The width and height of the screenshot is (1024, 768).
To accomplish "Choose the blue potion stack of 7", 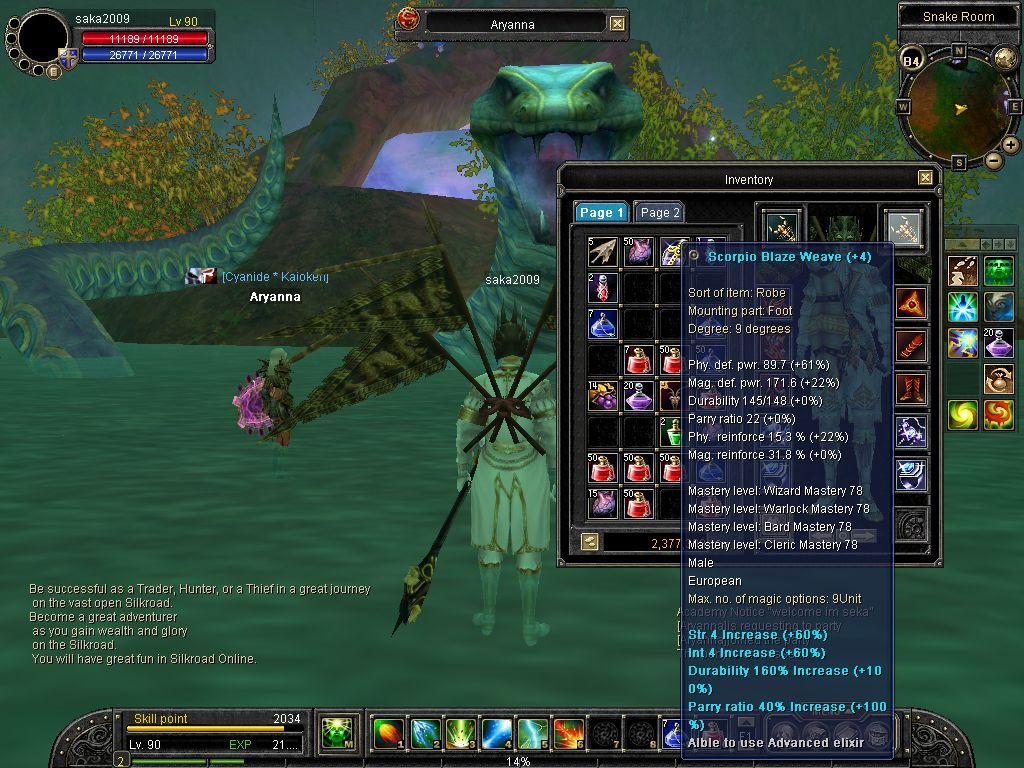I will tap(603, 324).
